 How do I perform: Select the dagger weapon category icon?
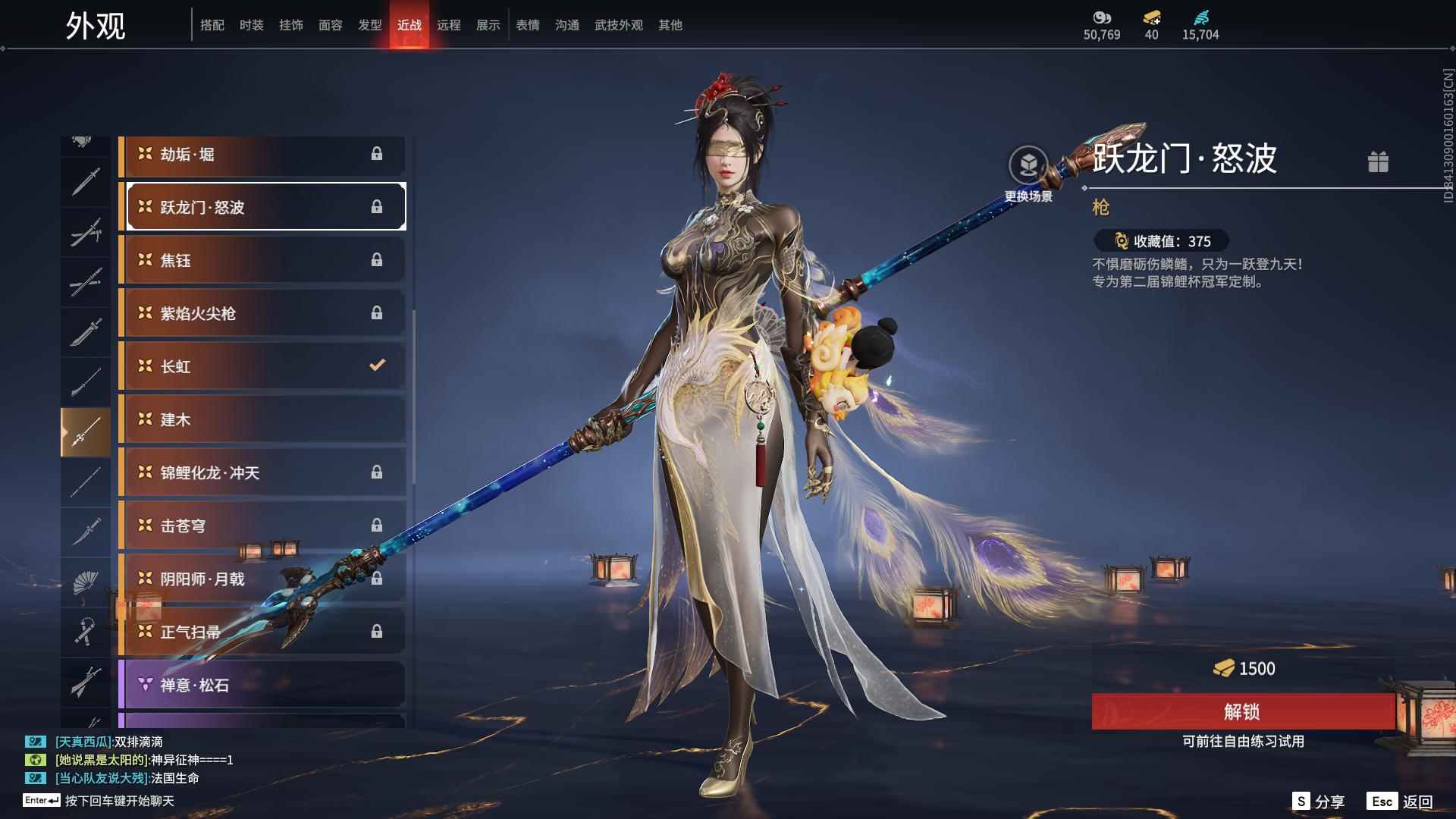point(86,531)
